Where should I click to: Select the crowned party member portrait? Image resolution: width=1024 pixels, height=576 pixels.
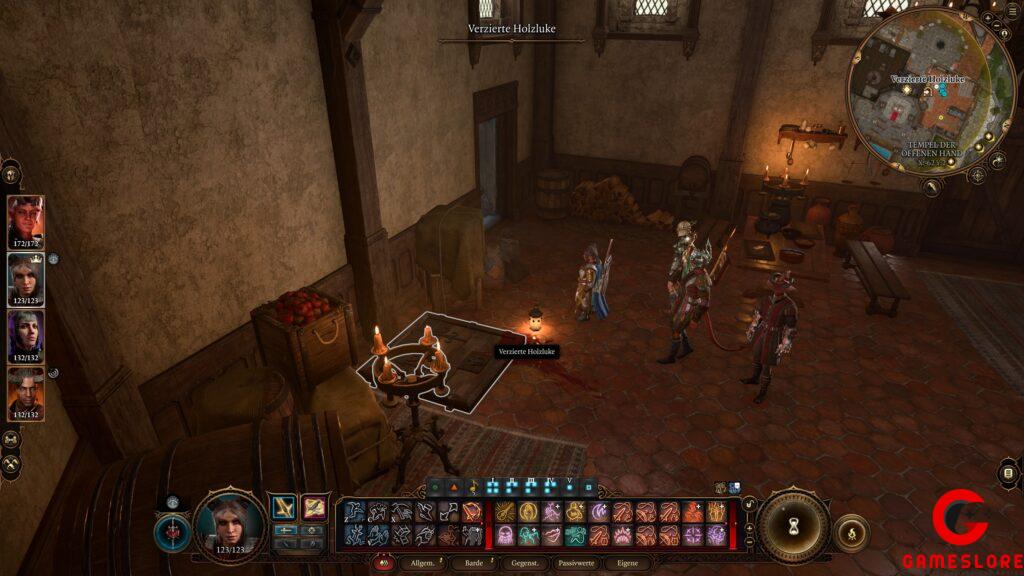click(x=26, y=279)
